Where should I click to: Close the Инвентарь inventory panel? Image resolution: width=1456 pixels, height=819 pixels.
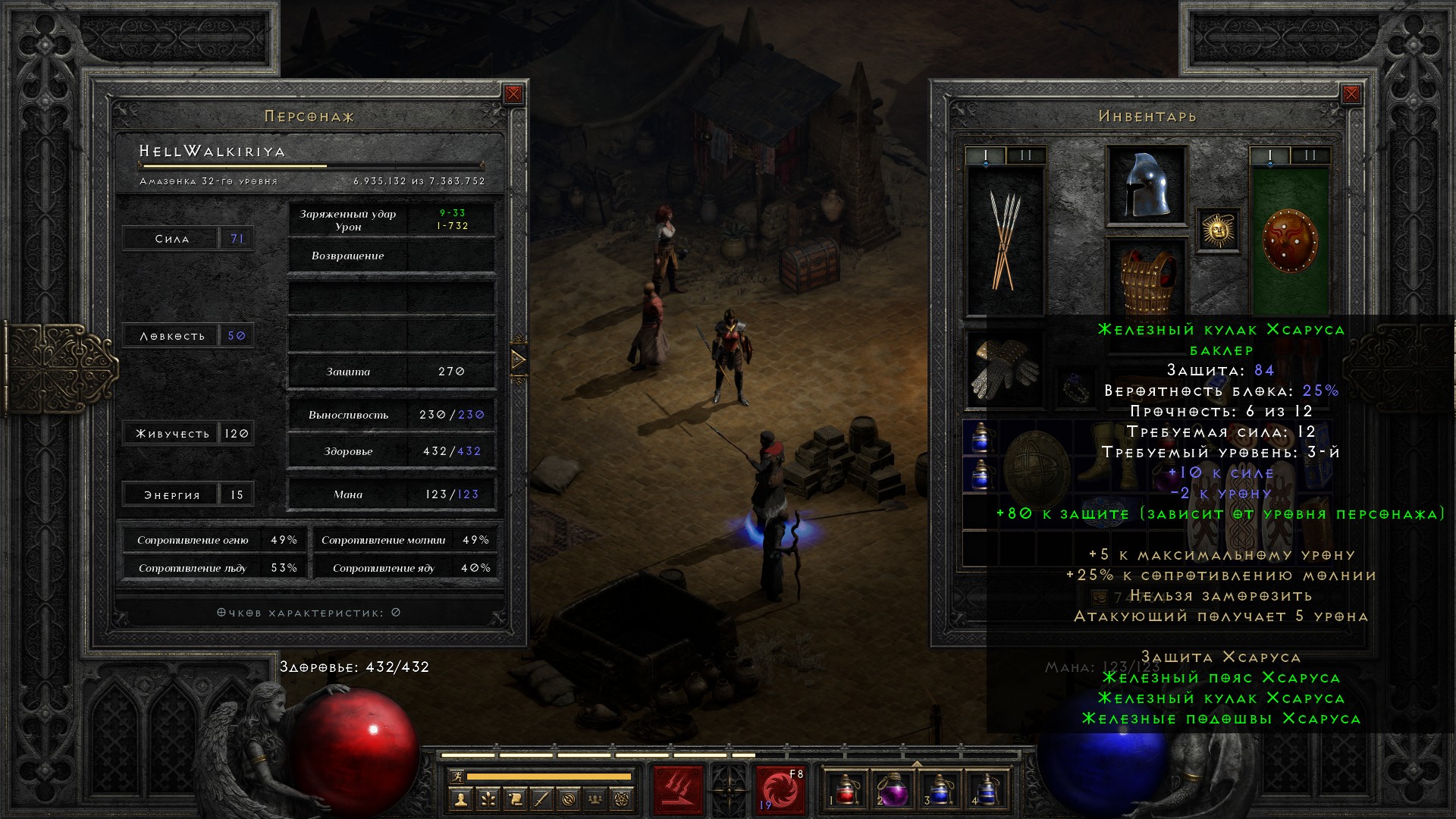1351,94
